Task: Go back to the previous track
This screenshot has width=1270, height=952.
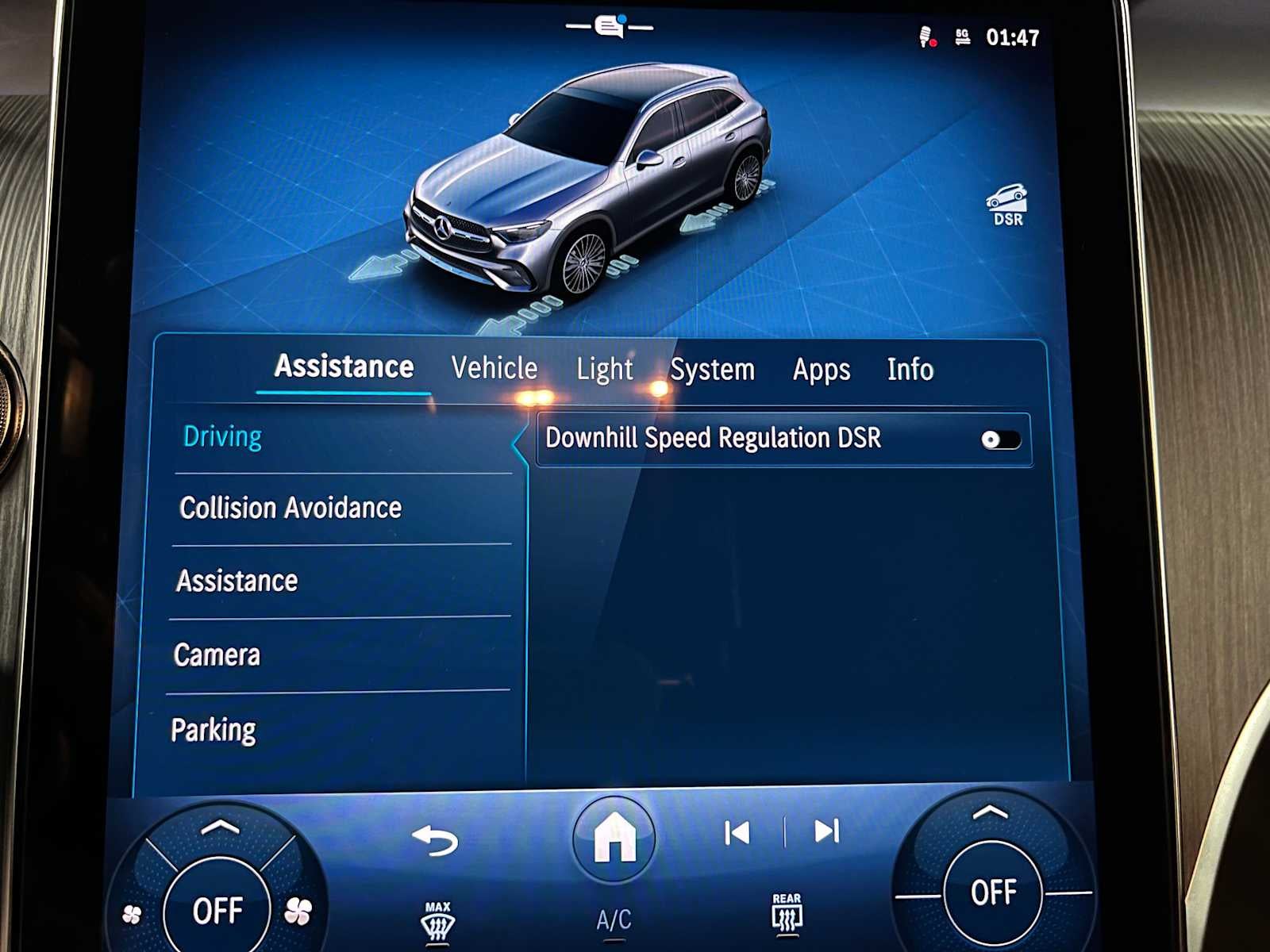Action: (738, 831)
